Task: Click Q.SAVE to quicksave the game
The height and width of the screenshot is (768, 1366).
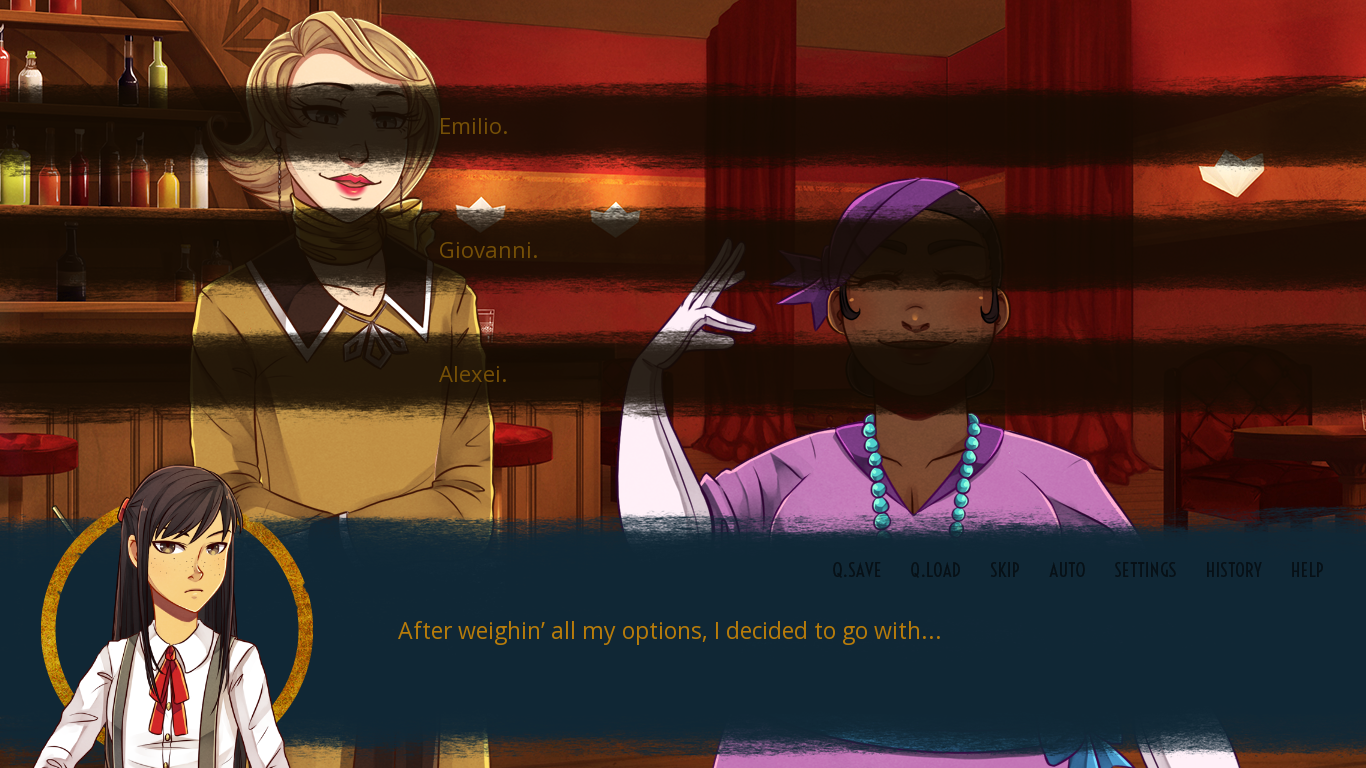Action: tap(855, 570)
